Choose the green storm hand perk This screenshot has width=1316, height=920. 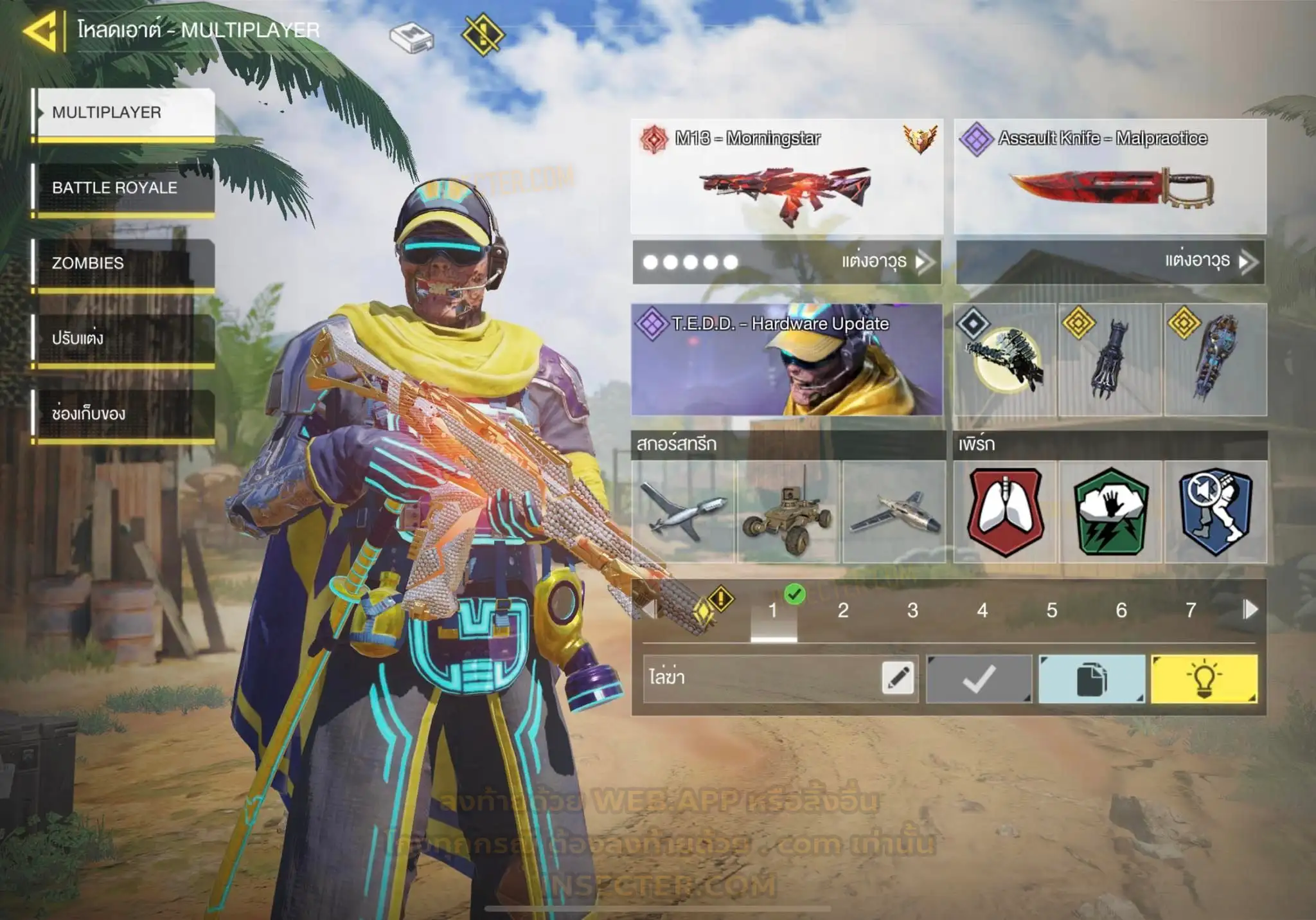click(x=1110, y=512)
